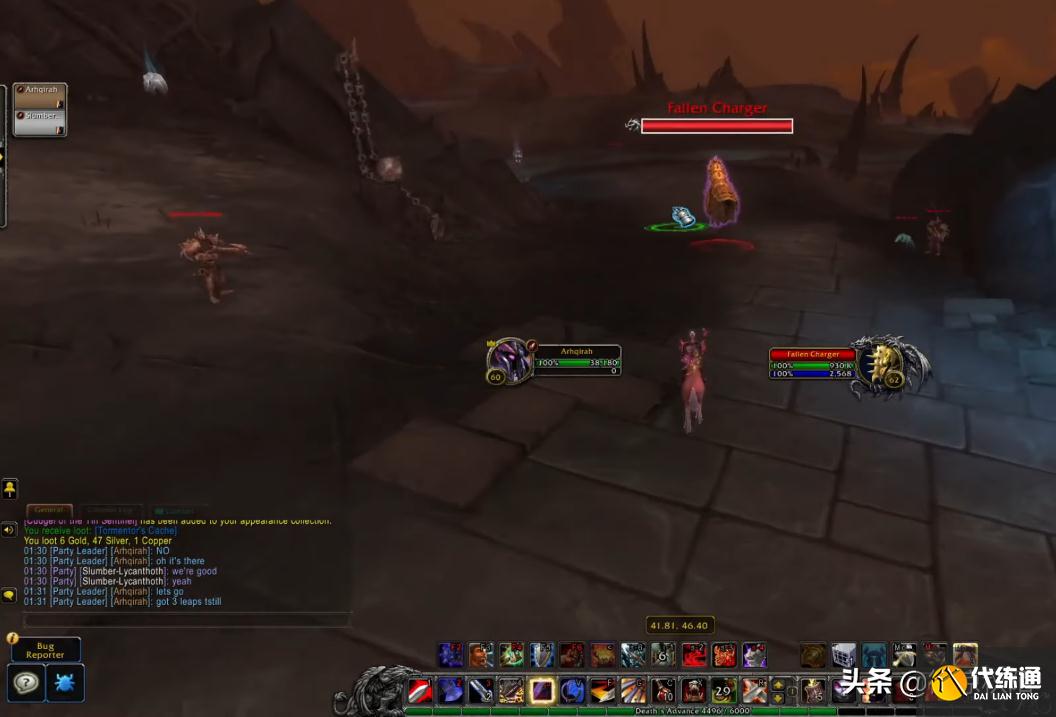Activate the gold-highlighted purple ability slot

[x=542, y=690]
